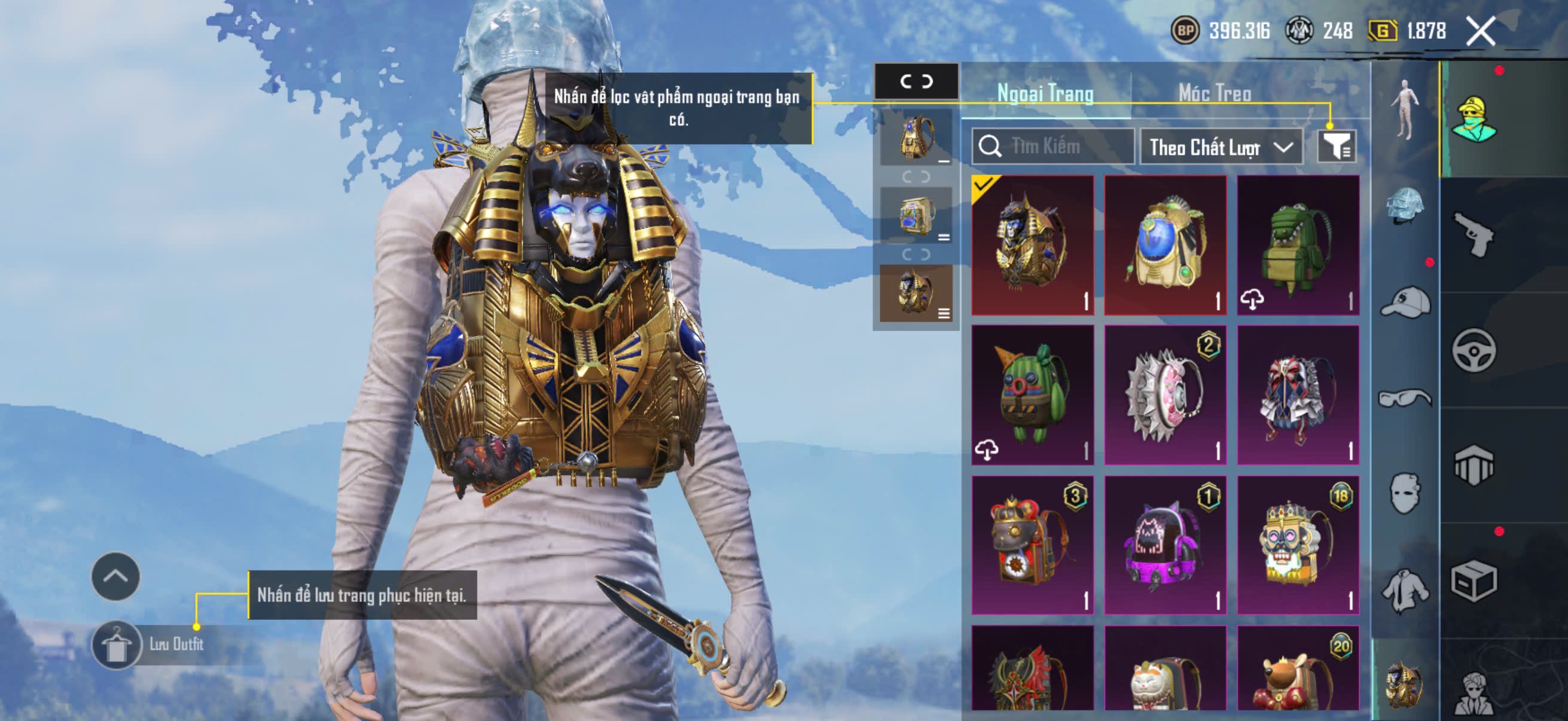The width and height of the screenshot is (1568, 721).
Task: Choose the purple pixel cat backpack
Action: 1165,545
